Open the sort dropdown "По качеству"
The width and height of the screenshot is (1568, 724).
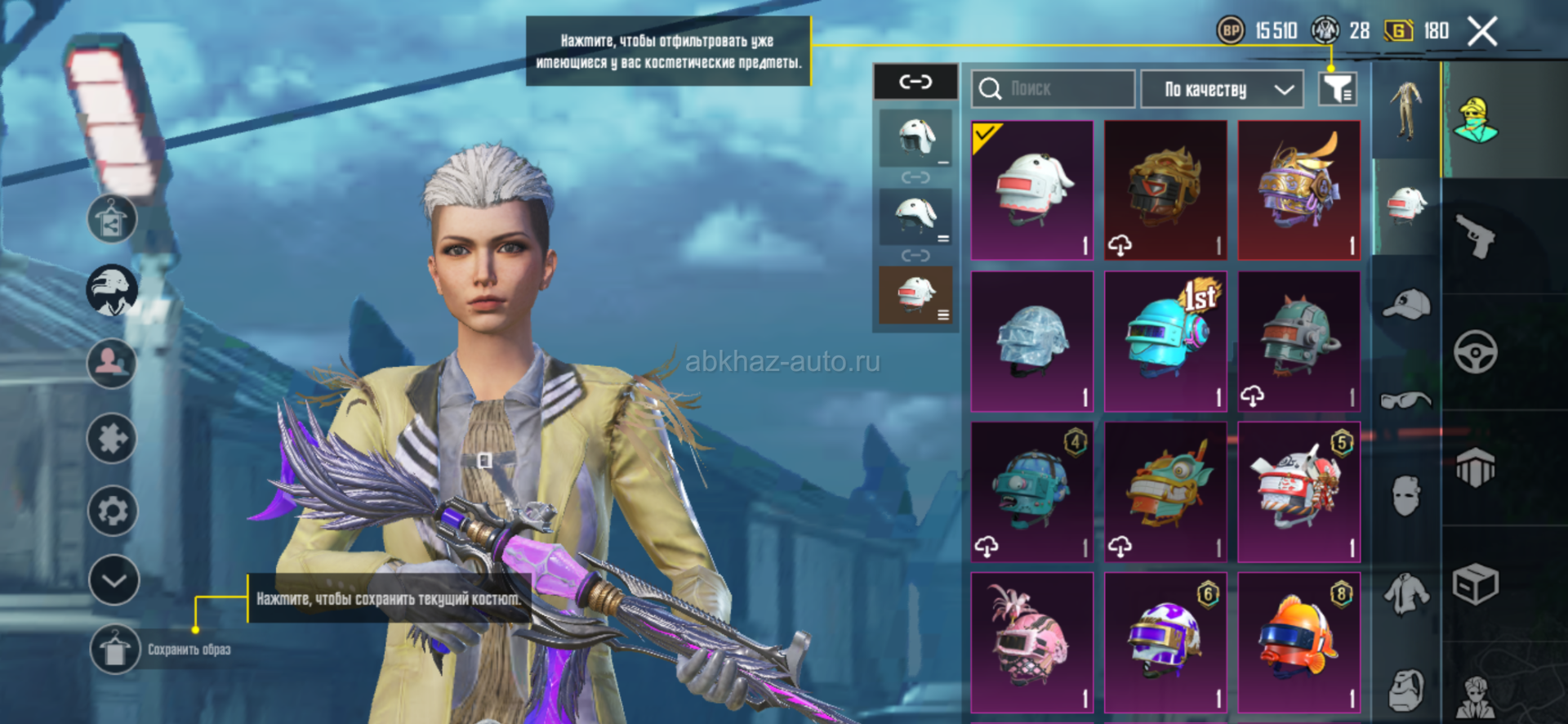1221,89
